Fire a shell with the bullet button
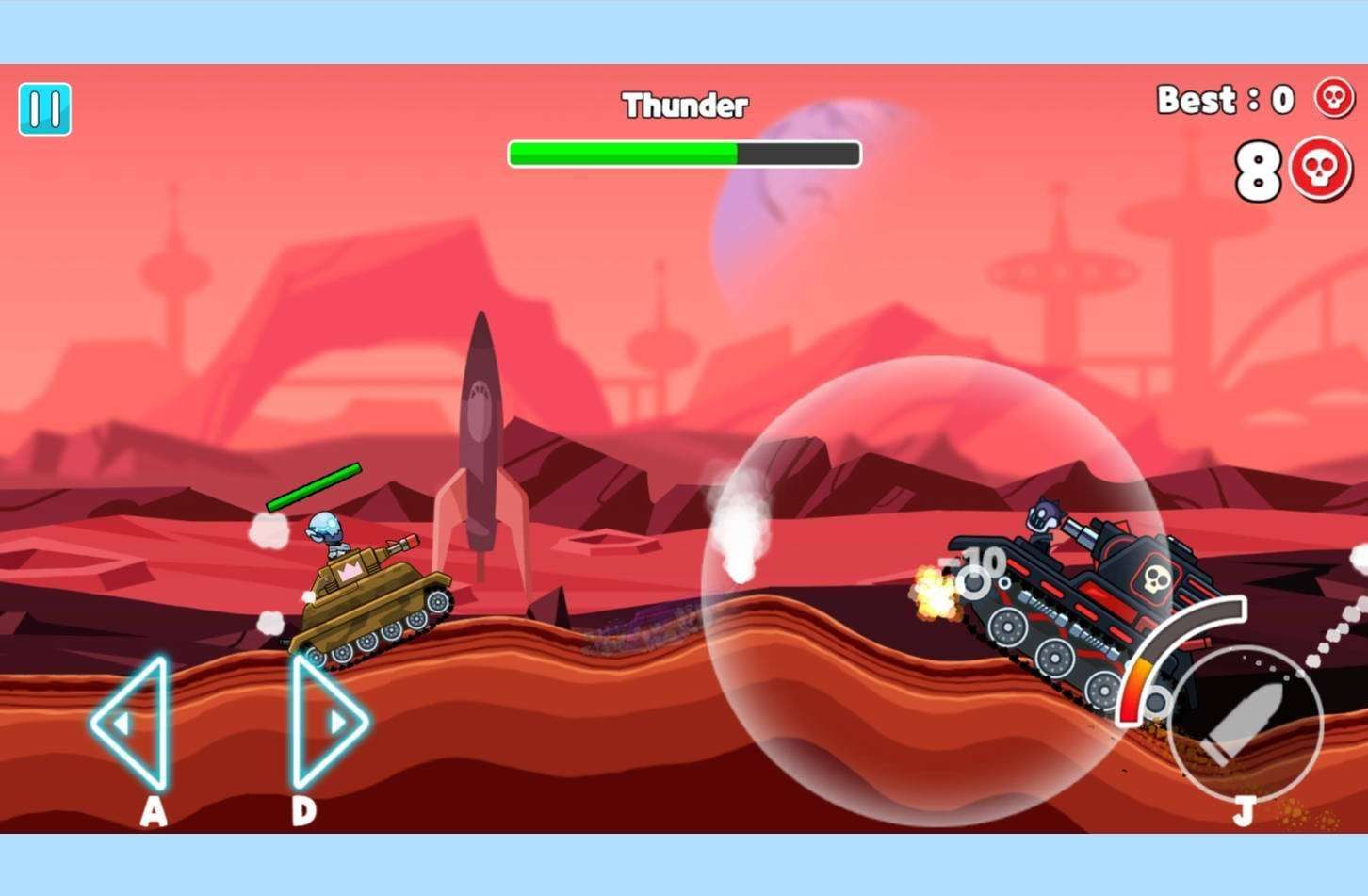1368x896 pixels. (1246, 724)
